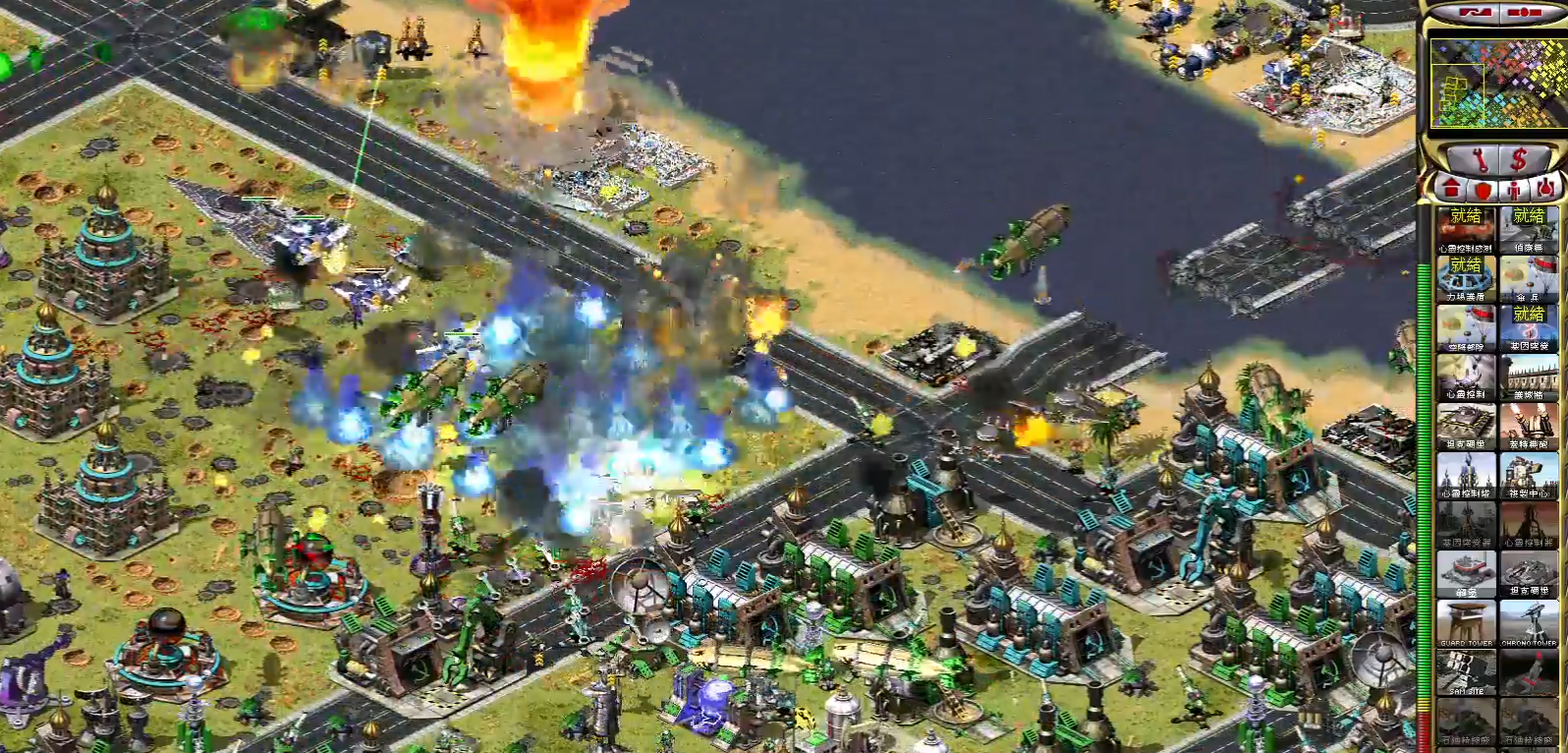
Task: Activate the dollar-sign sell button
Action: pos(1519,158)
